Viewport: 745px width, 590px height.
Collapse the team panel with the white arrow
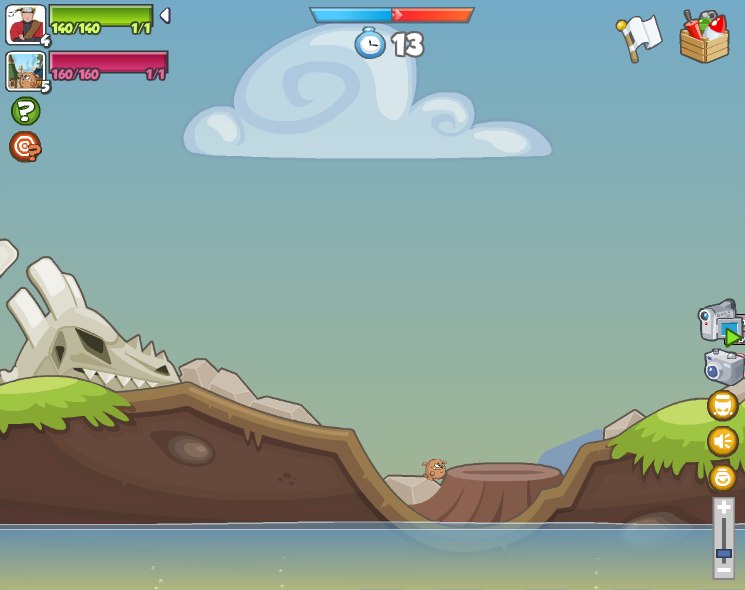tap(165, 16)
